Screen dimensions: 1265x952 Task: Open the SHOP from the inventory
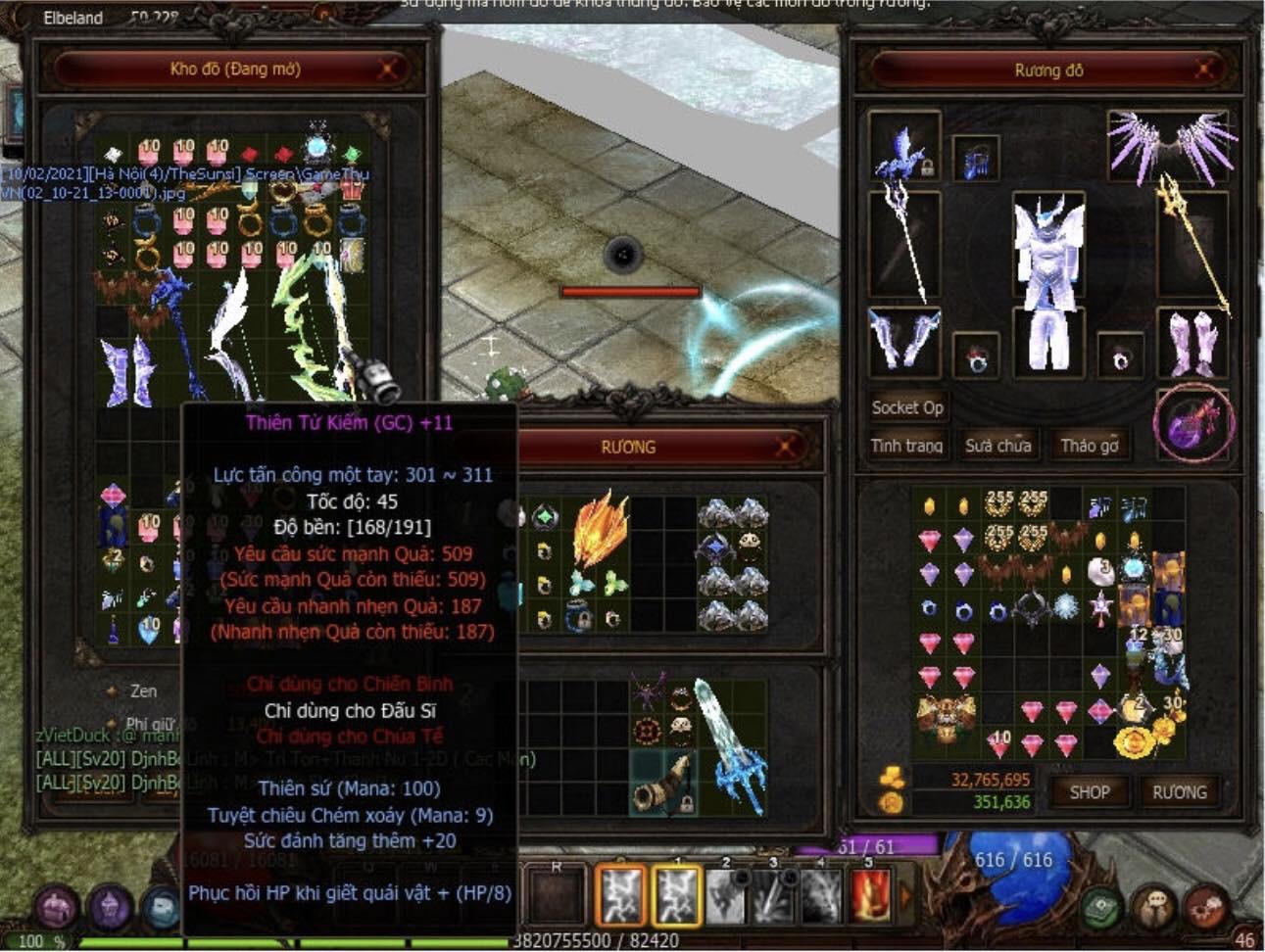(x=1089, y=792)
